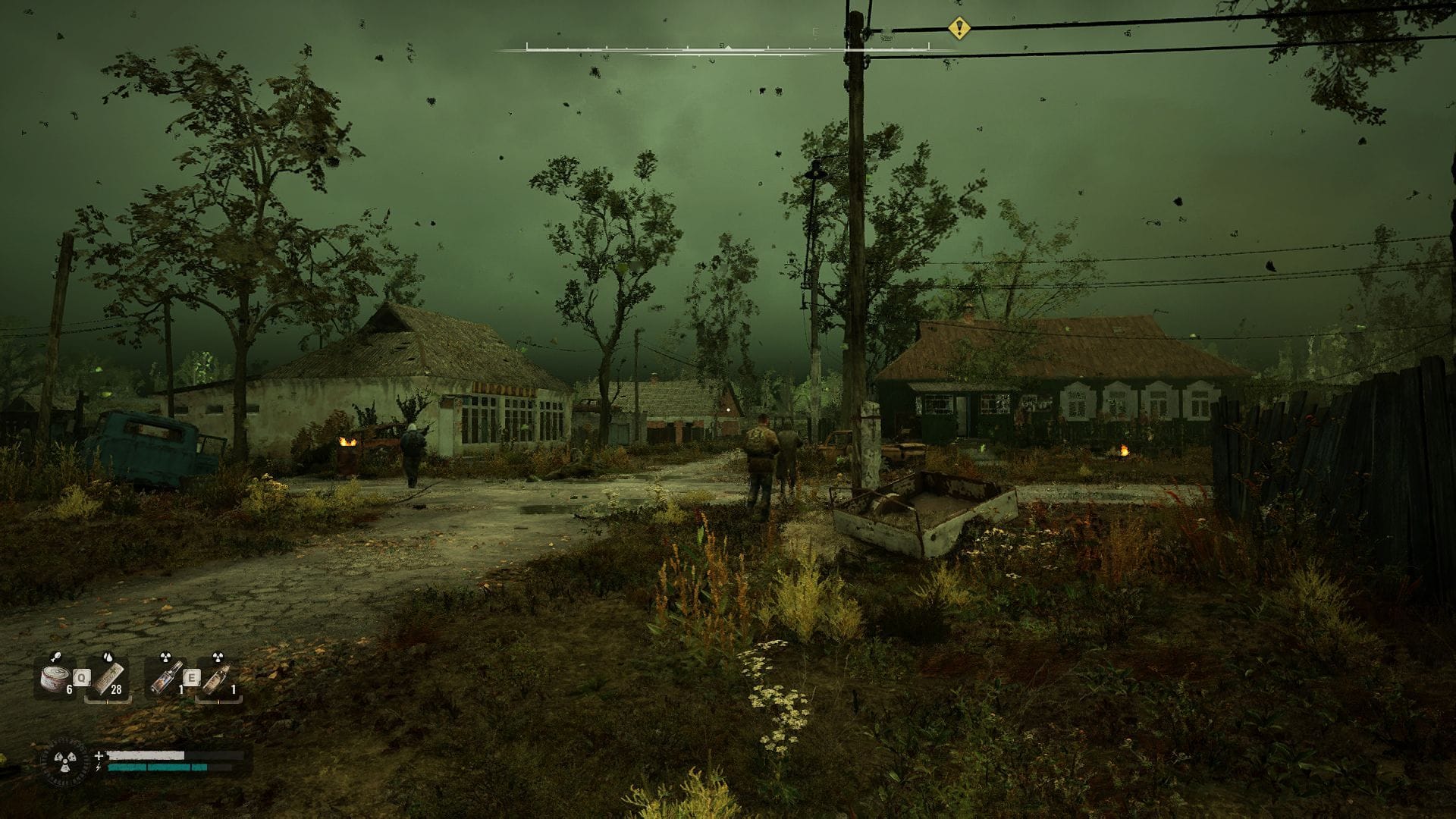Click the yellow exclamation mission marker
The image size is (1456, 819).
(960, 30)
